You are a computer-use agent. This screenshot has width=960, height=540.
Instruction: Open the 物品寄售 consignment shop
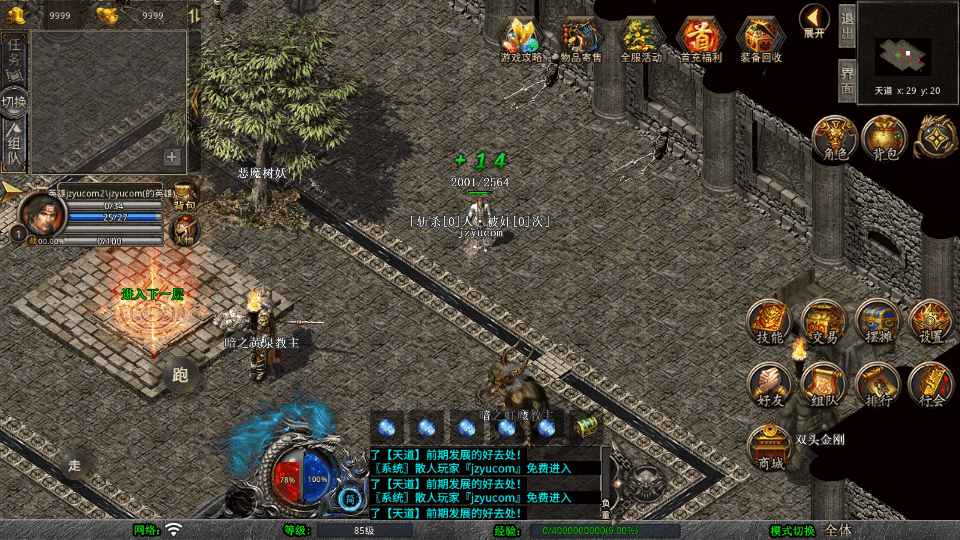[581, 38]
